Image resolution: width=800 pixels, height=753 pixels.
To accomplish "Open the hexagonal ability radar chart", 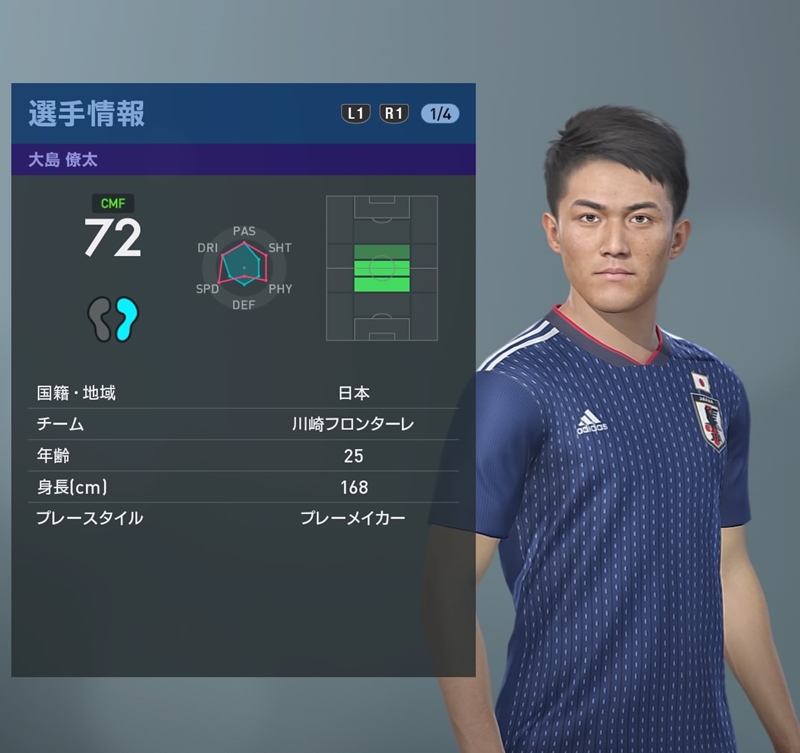I will (x=244, y=267).
